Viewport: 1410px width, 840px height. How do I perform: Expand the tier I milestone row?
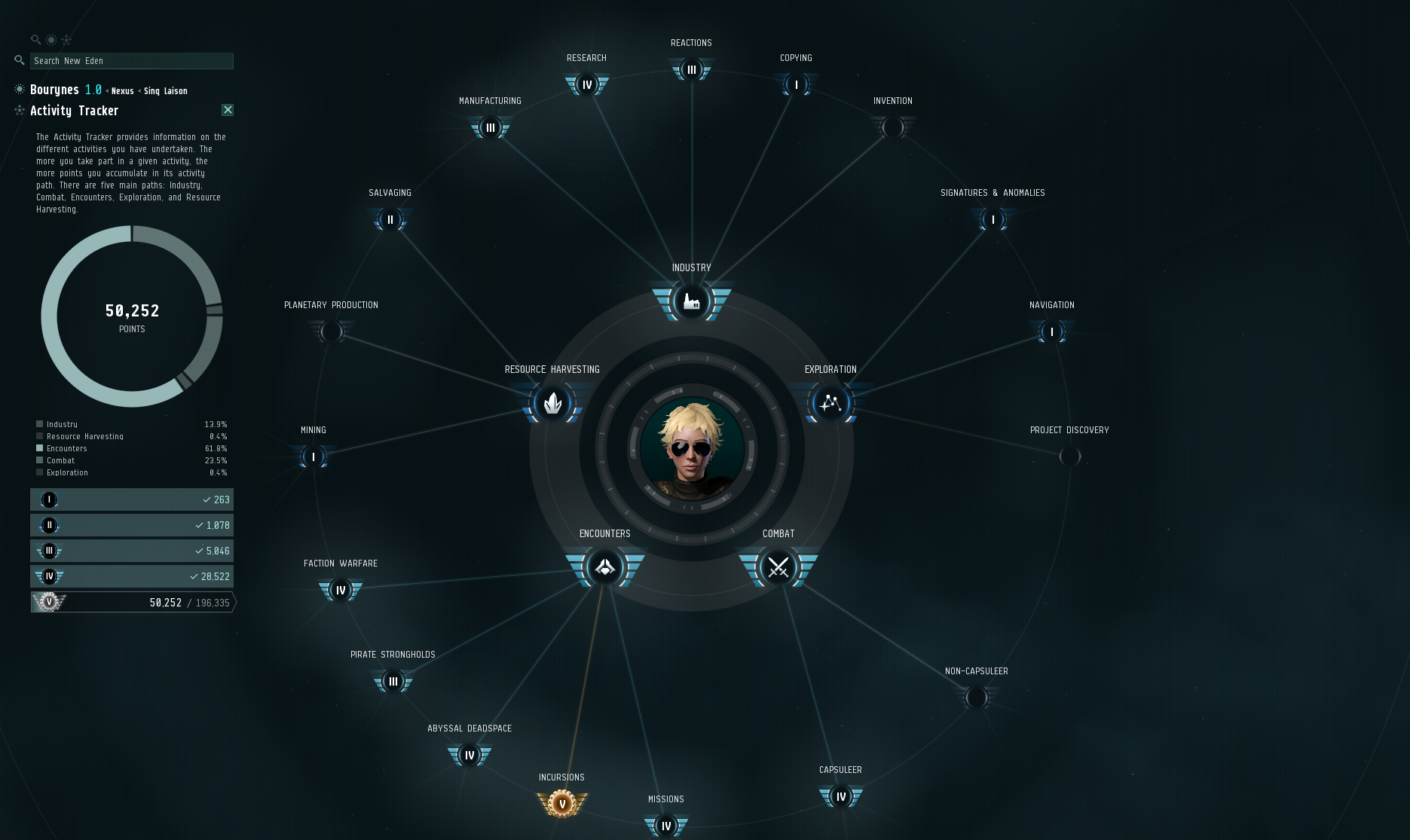132,499
